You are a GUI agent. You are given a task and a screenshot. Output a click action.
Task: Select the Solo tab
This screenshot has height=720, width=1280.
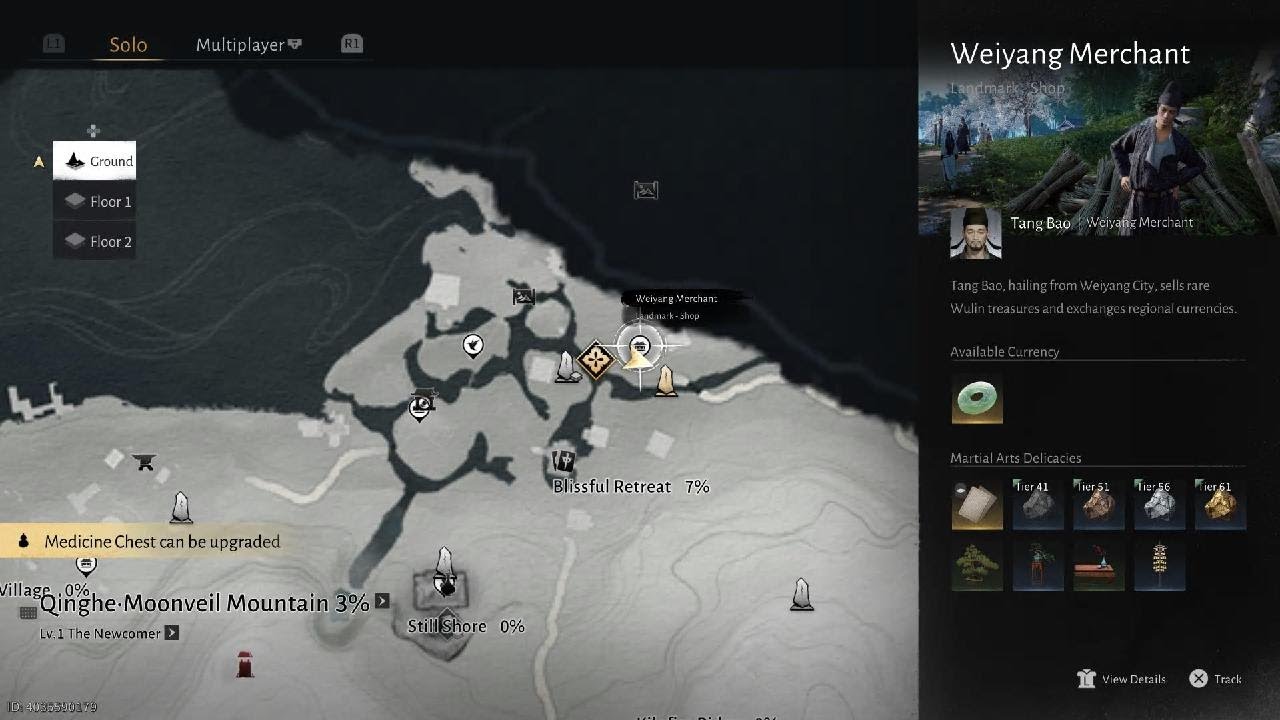coord(128,45)
